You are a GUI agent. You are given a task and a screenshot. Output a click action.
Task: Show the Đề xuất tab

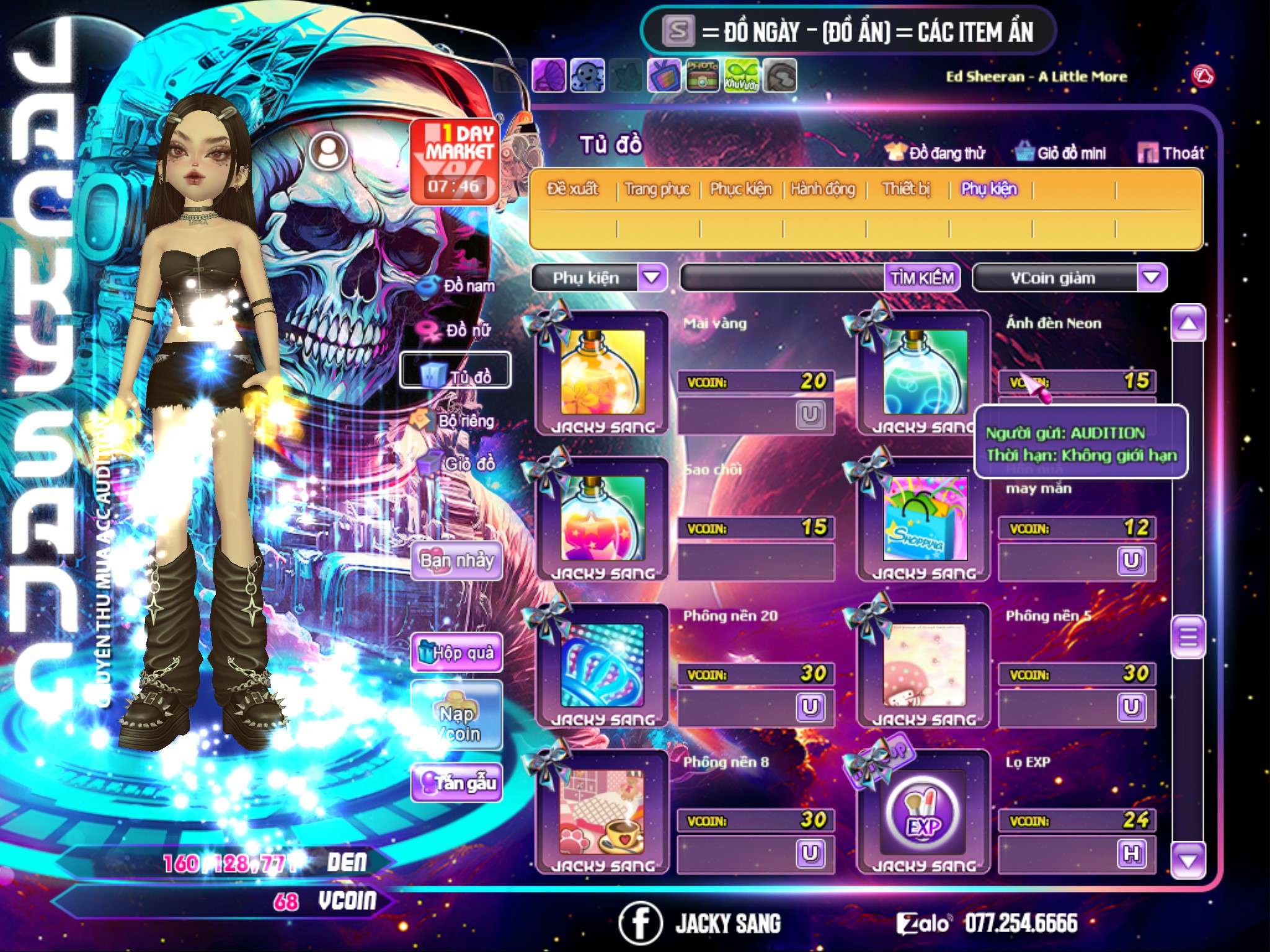(x=572, y=189)
